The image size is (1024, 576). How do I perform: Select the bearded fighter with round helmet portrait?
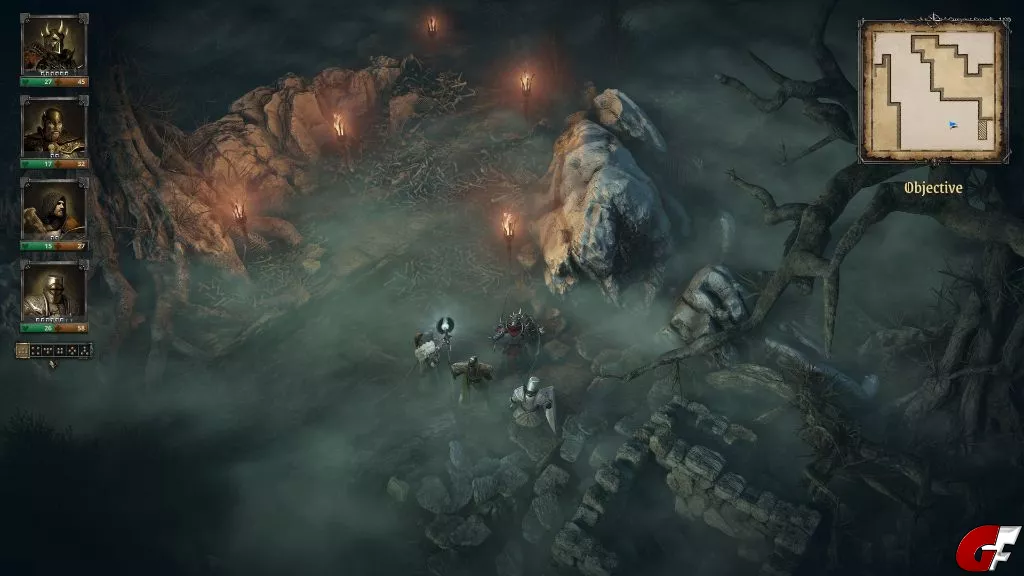tap(54, 127)
